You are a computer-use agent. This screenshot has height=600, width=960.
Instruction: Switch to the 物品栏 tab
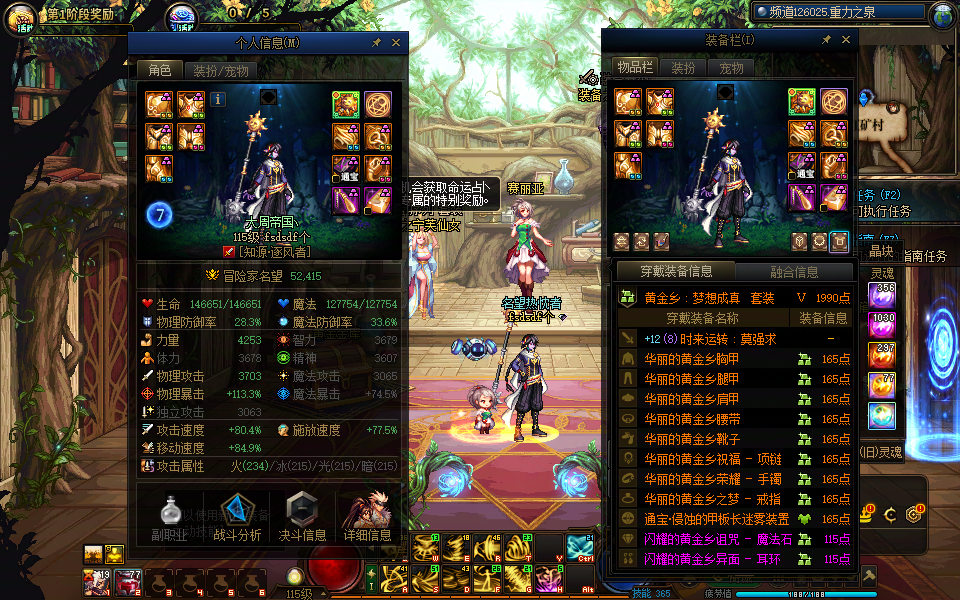[635, 68]
